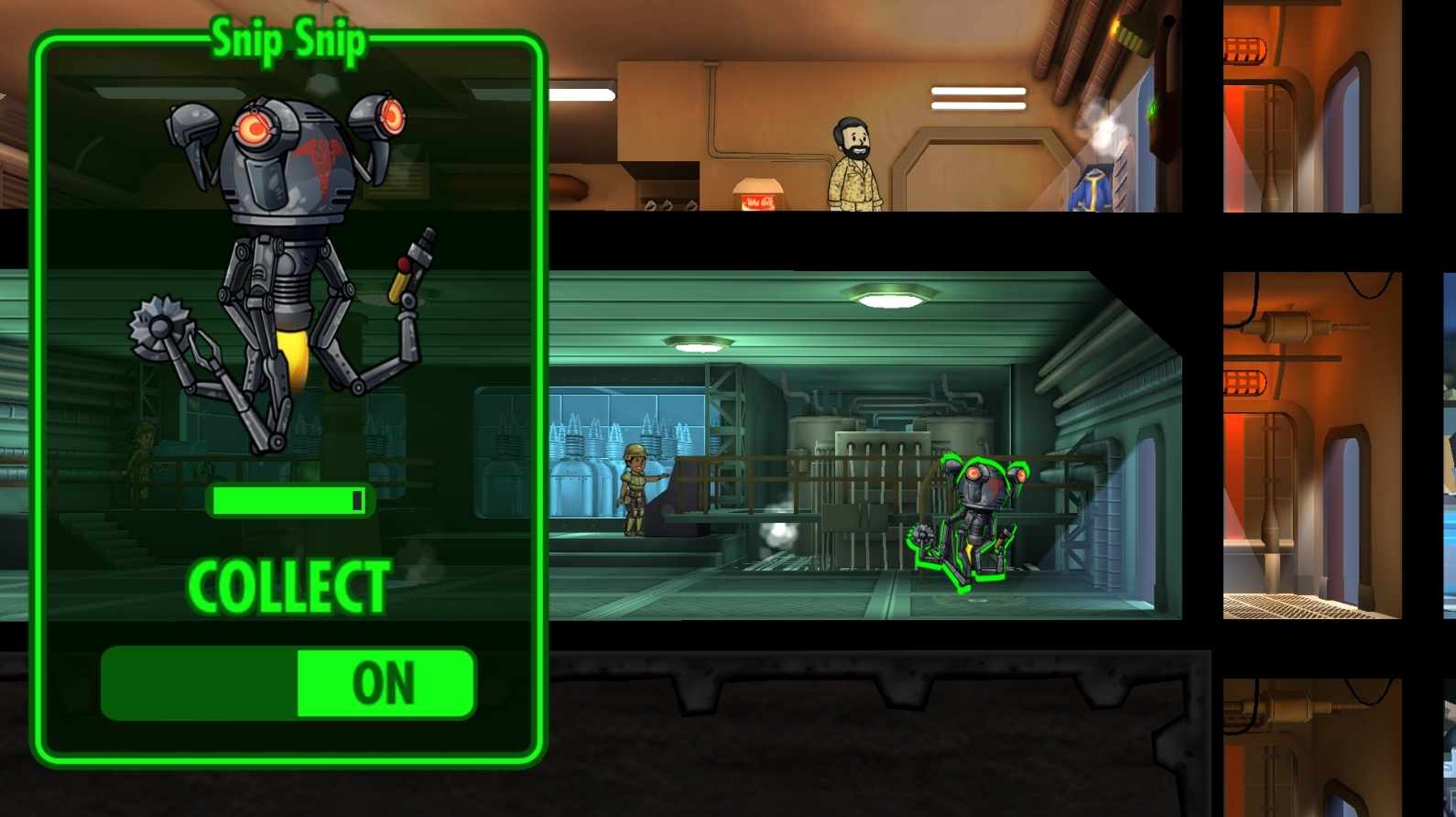Toggle the Collect switch showing ON
Screen dimensions: 1456x817
click(x=288, y=683)
